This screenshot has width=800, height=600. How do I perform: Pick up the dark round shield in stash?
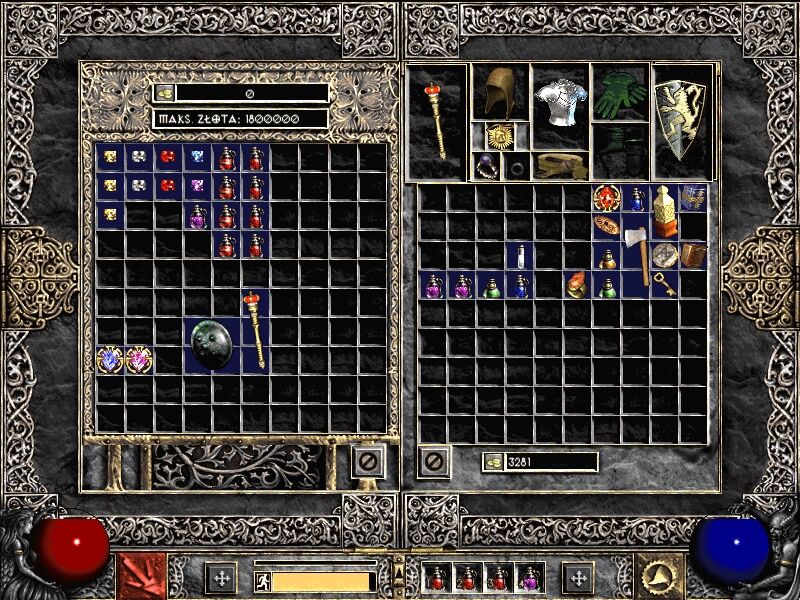coord(213,345)
